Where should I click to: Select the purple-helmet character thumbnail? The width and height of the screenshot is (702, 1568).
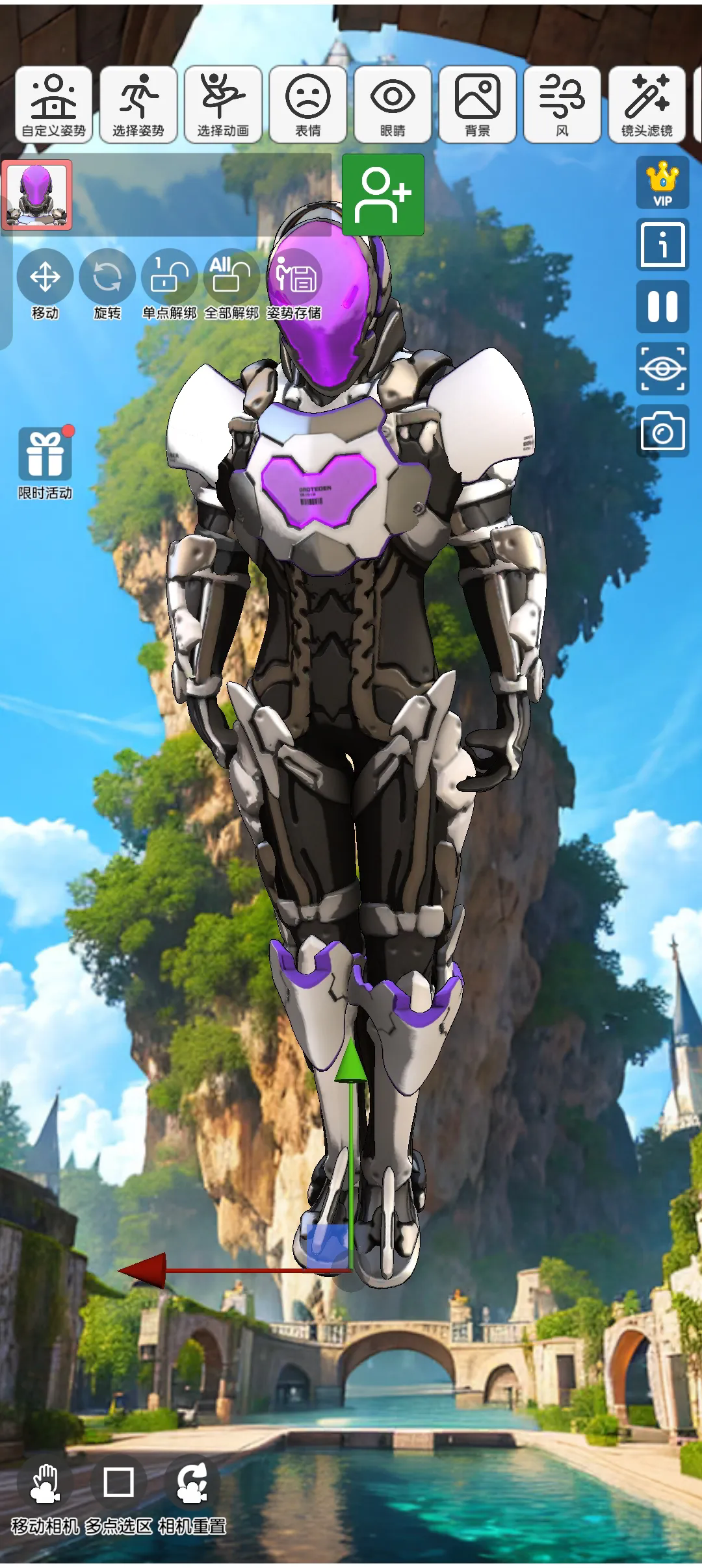(x=36, y=195)
